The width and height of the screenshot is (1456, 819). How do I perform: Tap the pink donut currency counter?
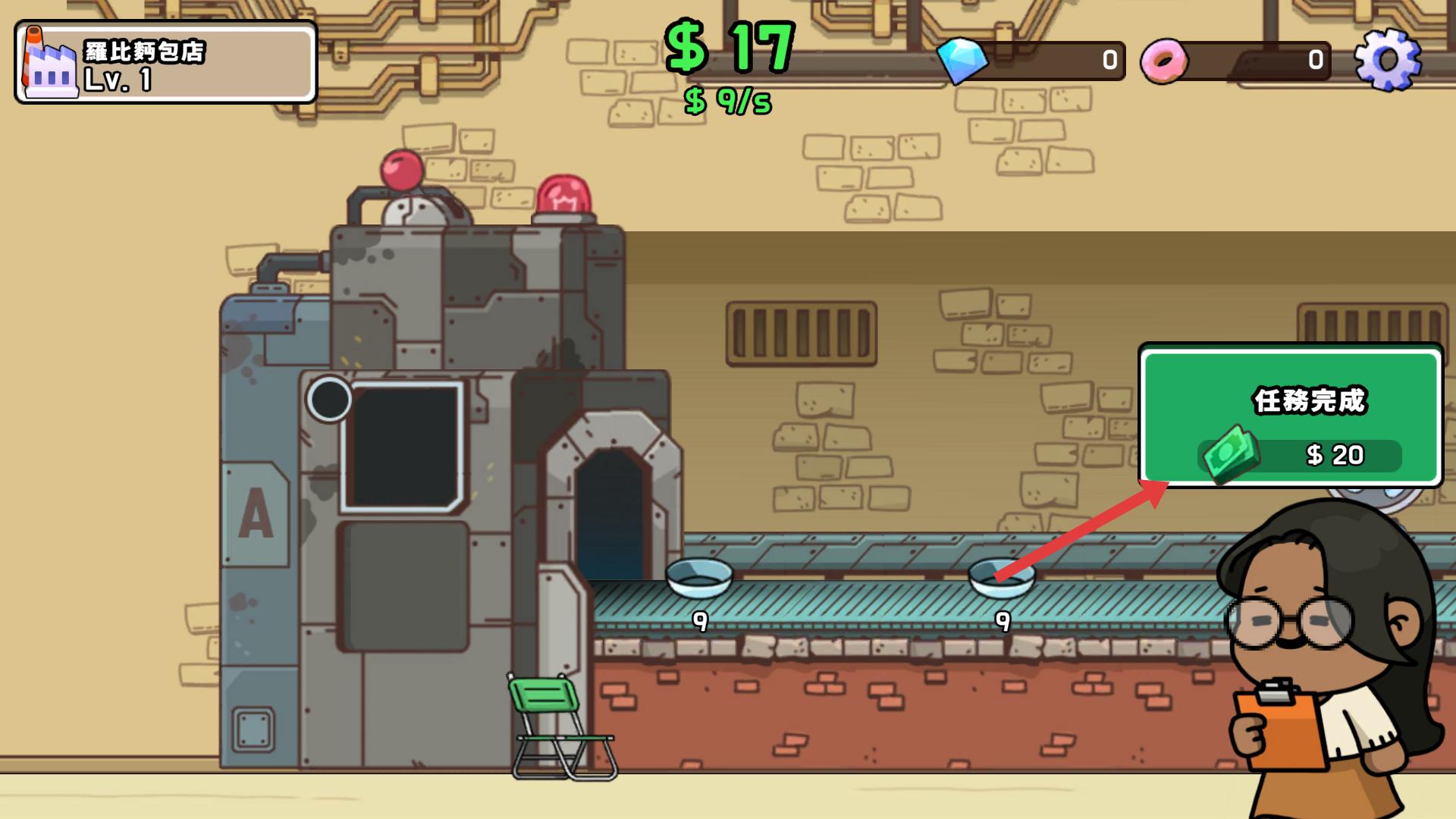pyautogui.click(x=1236, y=61)
